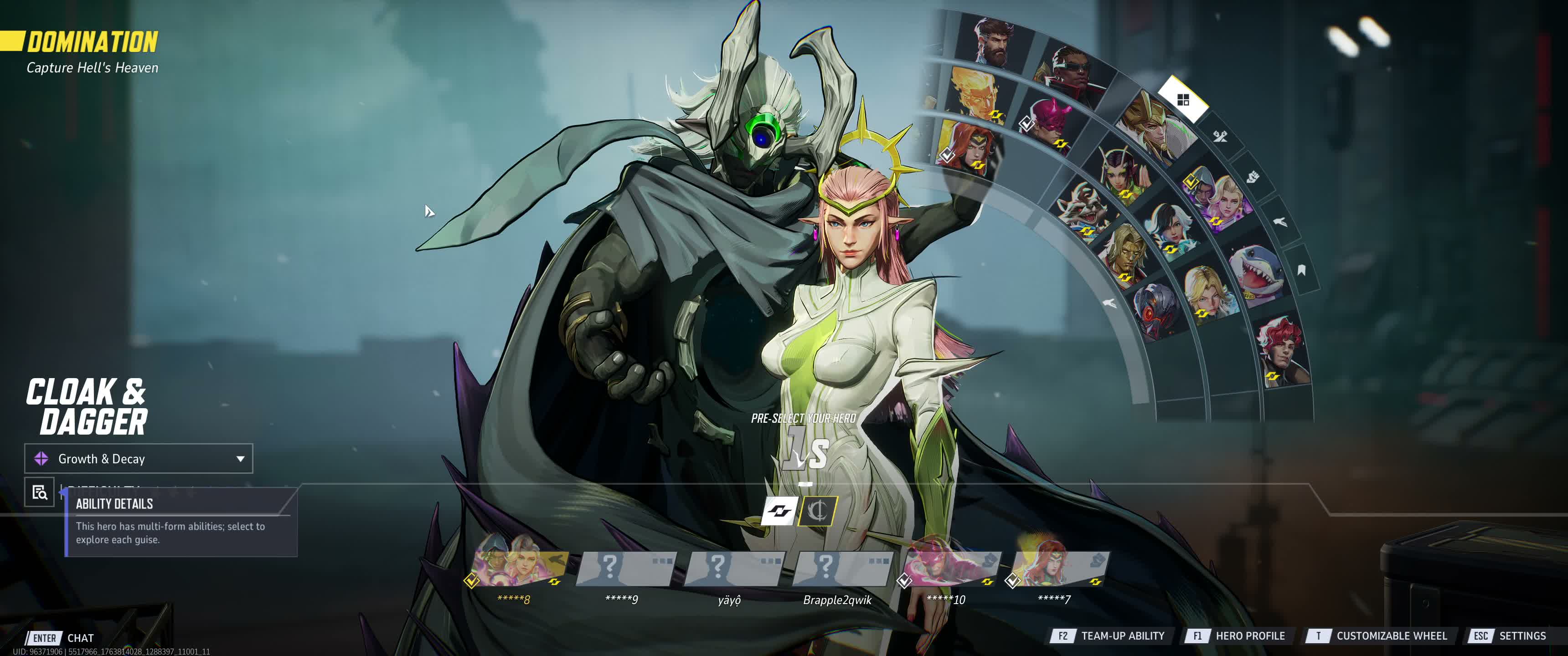
Task: Filter wheel by crossed-swords role tab
Action: pyautogui.click(x=1220, y=136)
